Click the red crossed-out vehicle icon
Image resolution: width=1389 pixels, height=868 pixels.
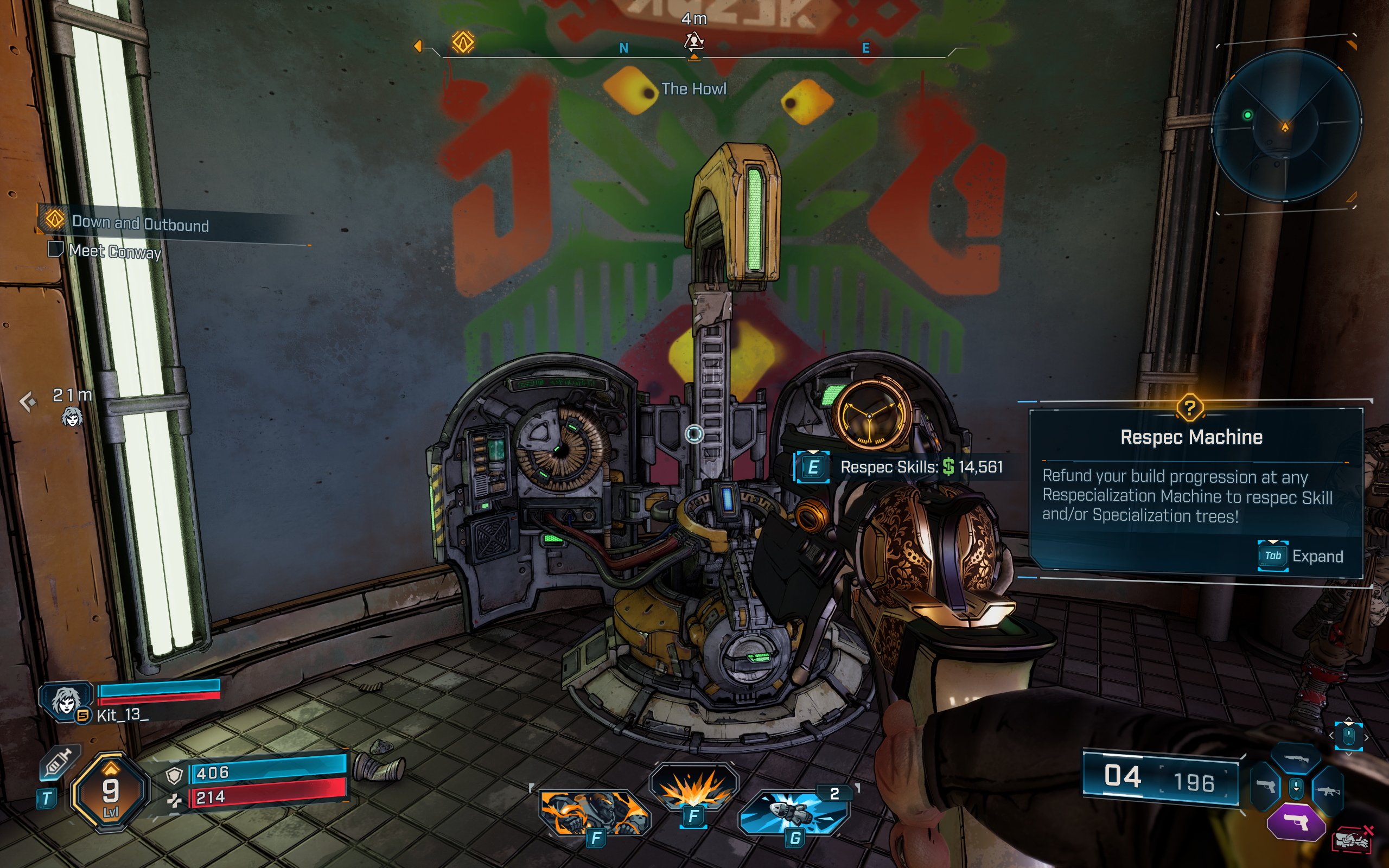click(x=1353, y=840)
